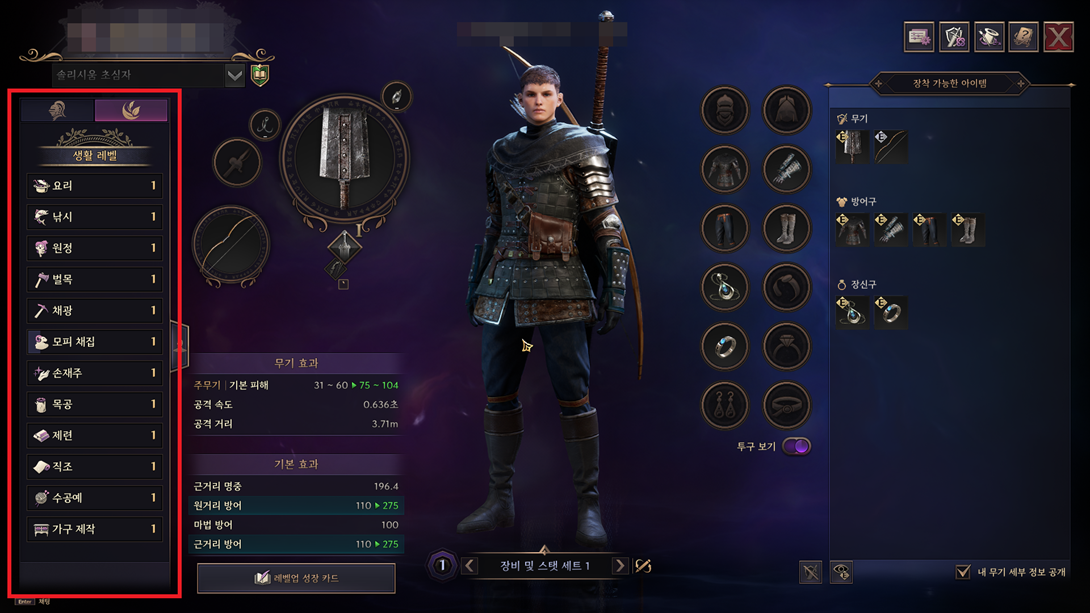
Task: Check the 내 무기 세부 정보 공개 box
Action: [x=963, y=572]
